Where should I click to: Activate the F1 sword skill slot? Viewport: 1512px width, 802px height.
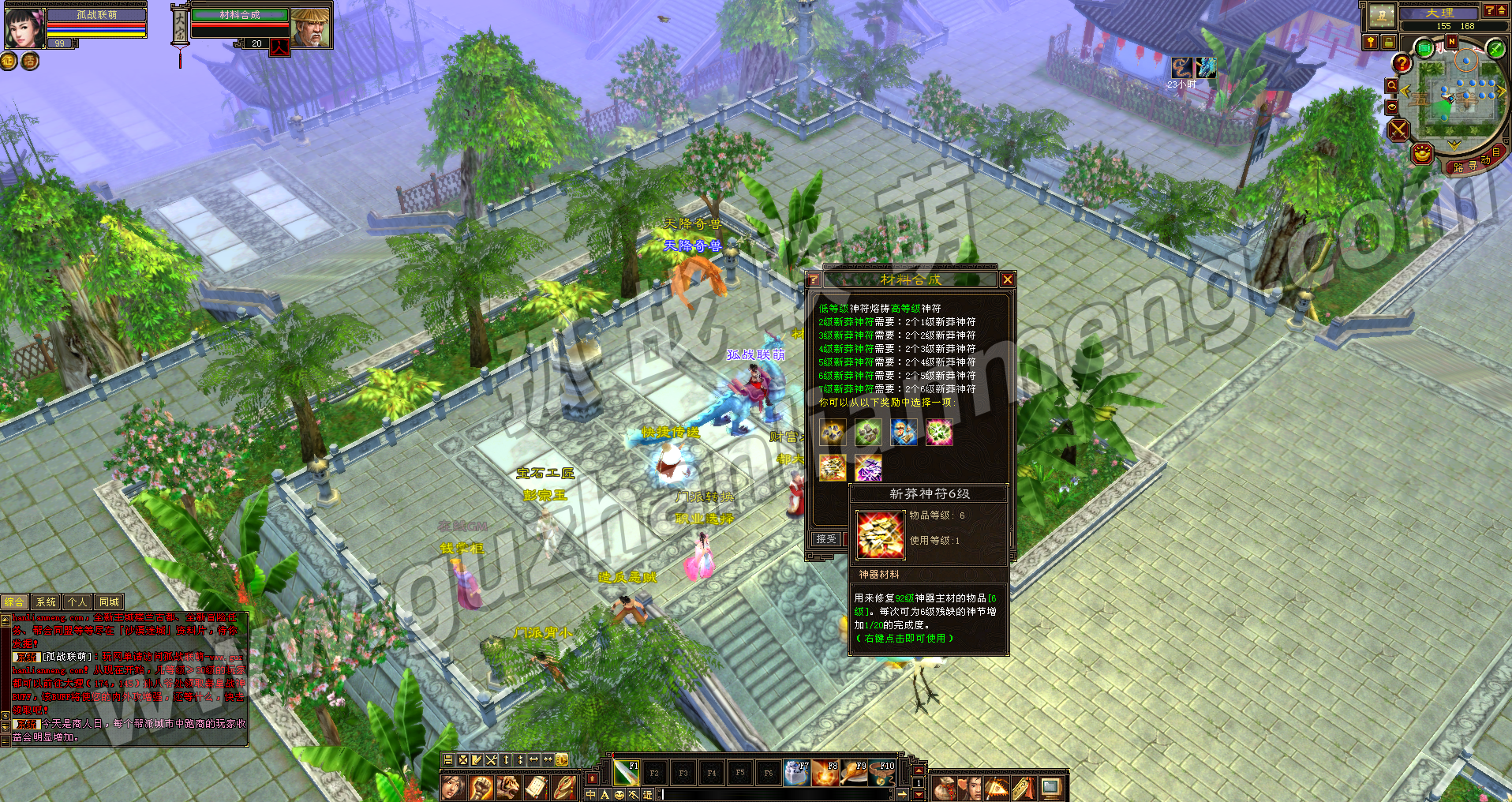pyautogui.click(x=627, y=773)
